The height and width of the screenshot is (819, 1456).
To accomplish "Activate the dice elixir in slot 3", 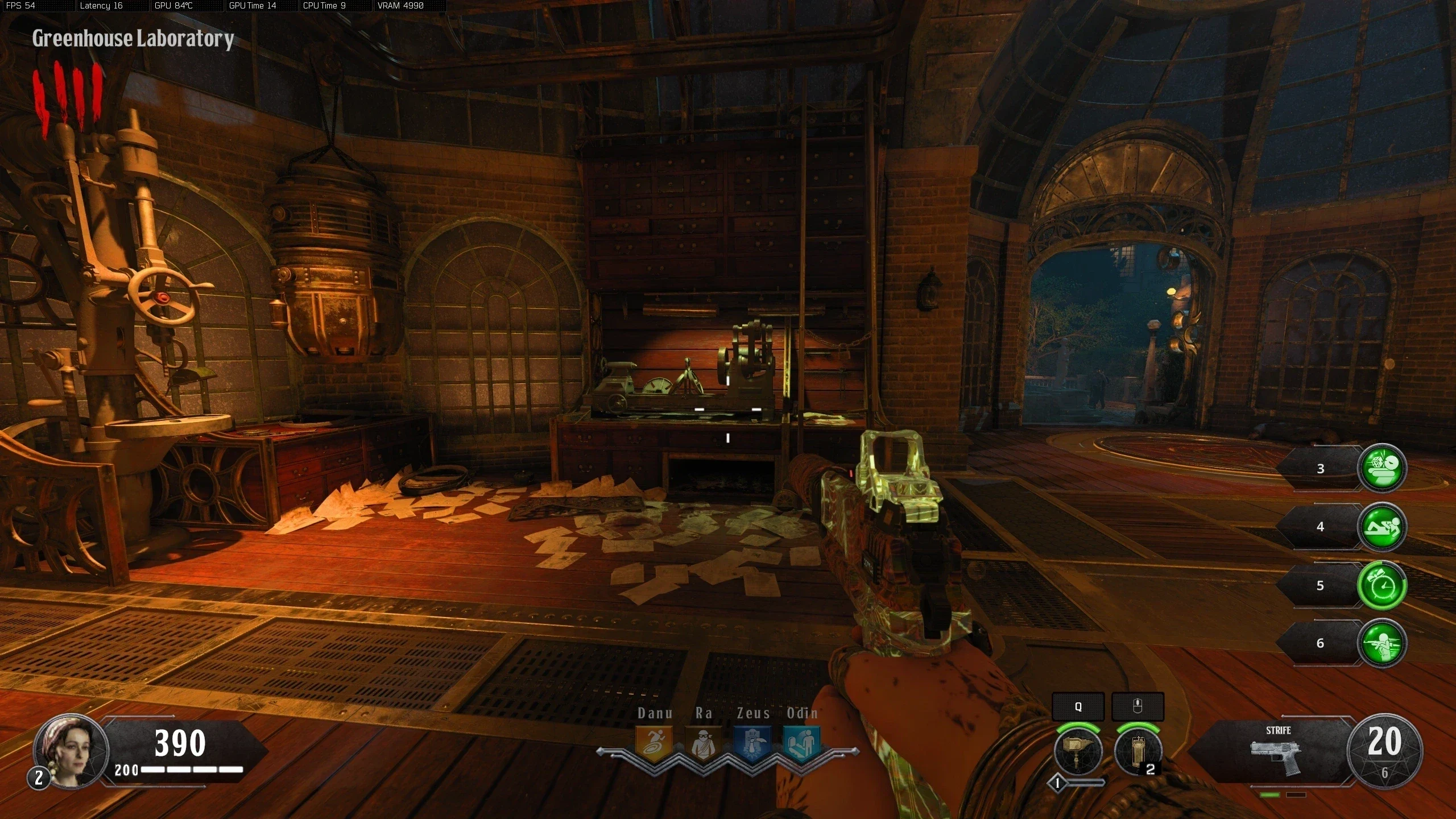I will pos(1381,468).
